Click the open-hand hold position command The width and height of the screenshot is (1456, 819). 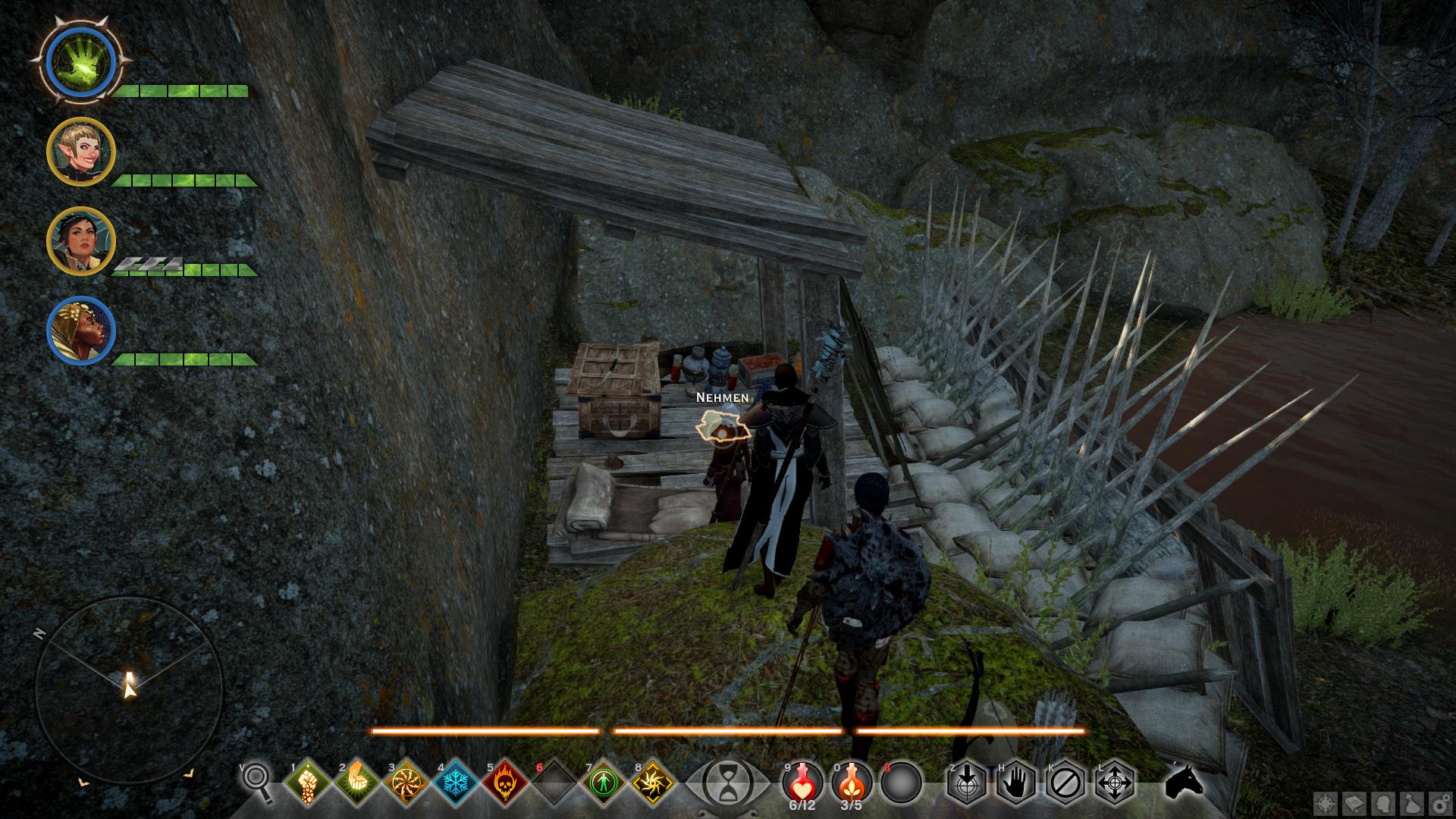1016,782
